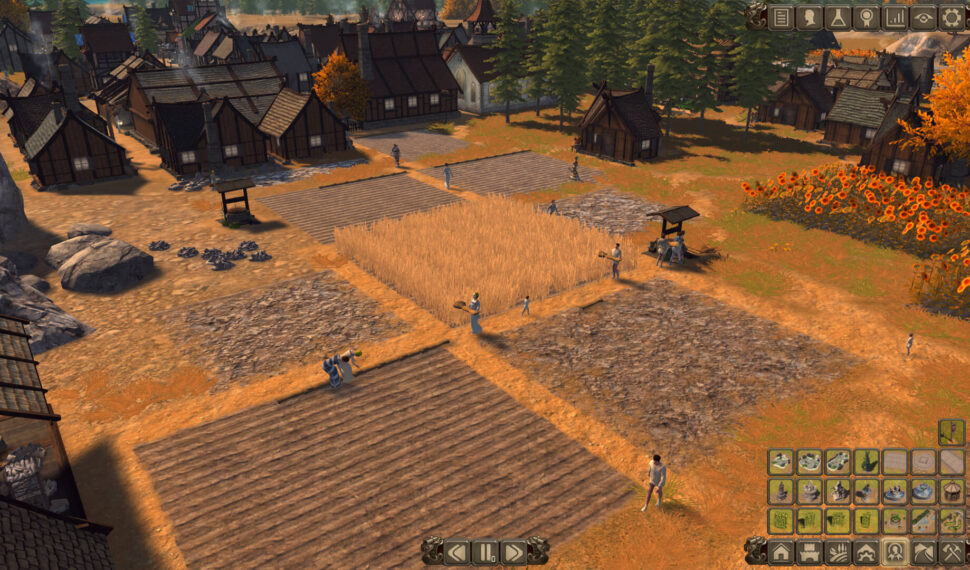Screen dimensions: 970x570
Task: Select the castle tower building category
Action: coord(810,551)
